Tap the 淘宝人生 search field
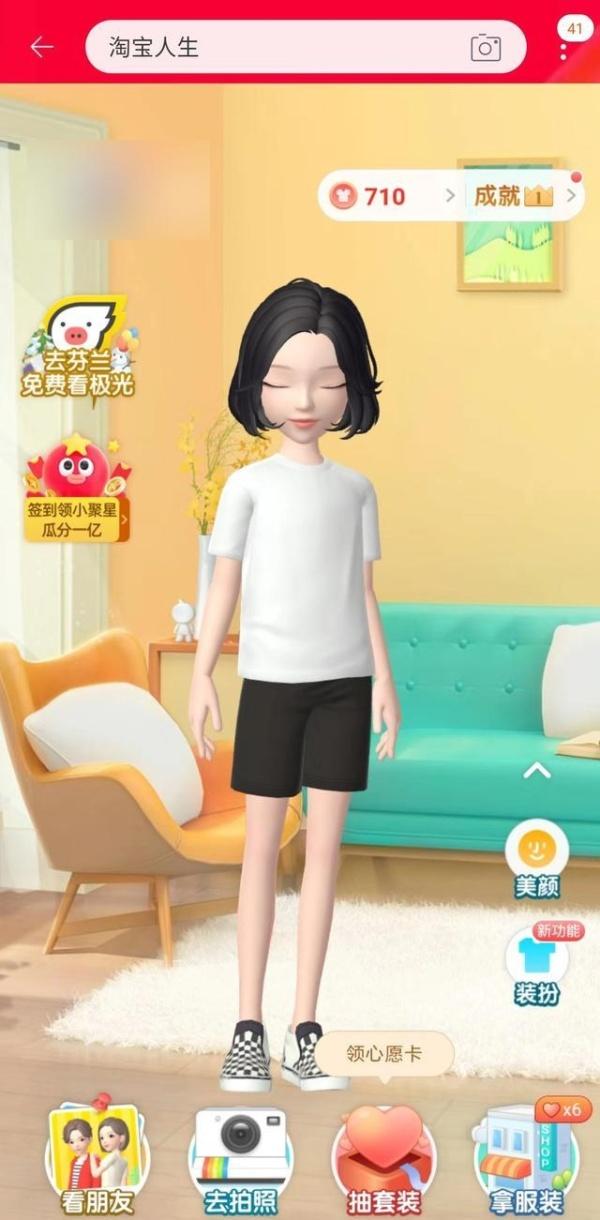 pos(270,47)
